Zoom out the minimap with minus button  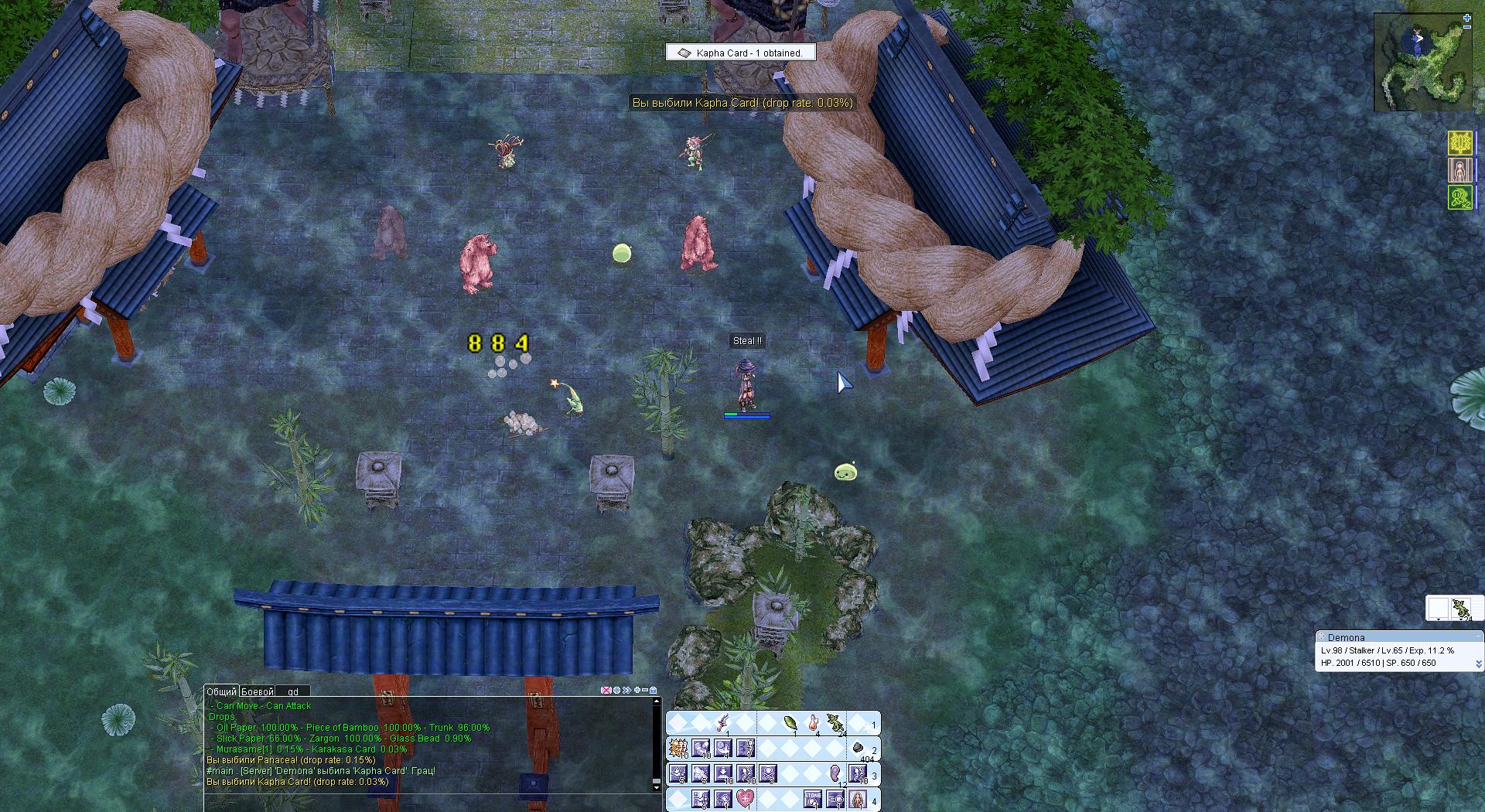pyautogui.click(x=1467, y=28)
